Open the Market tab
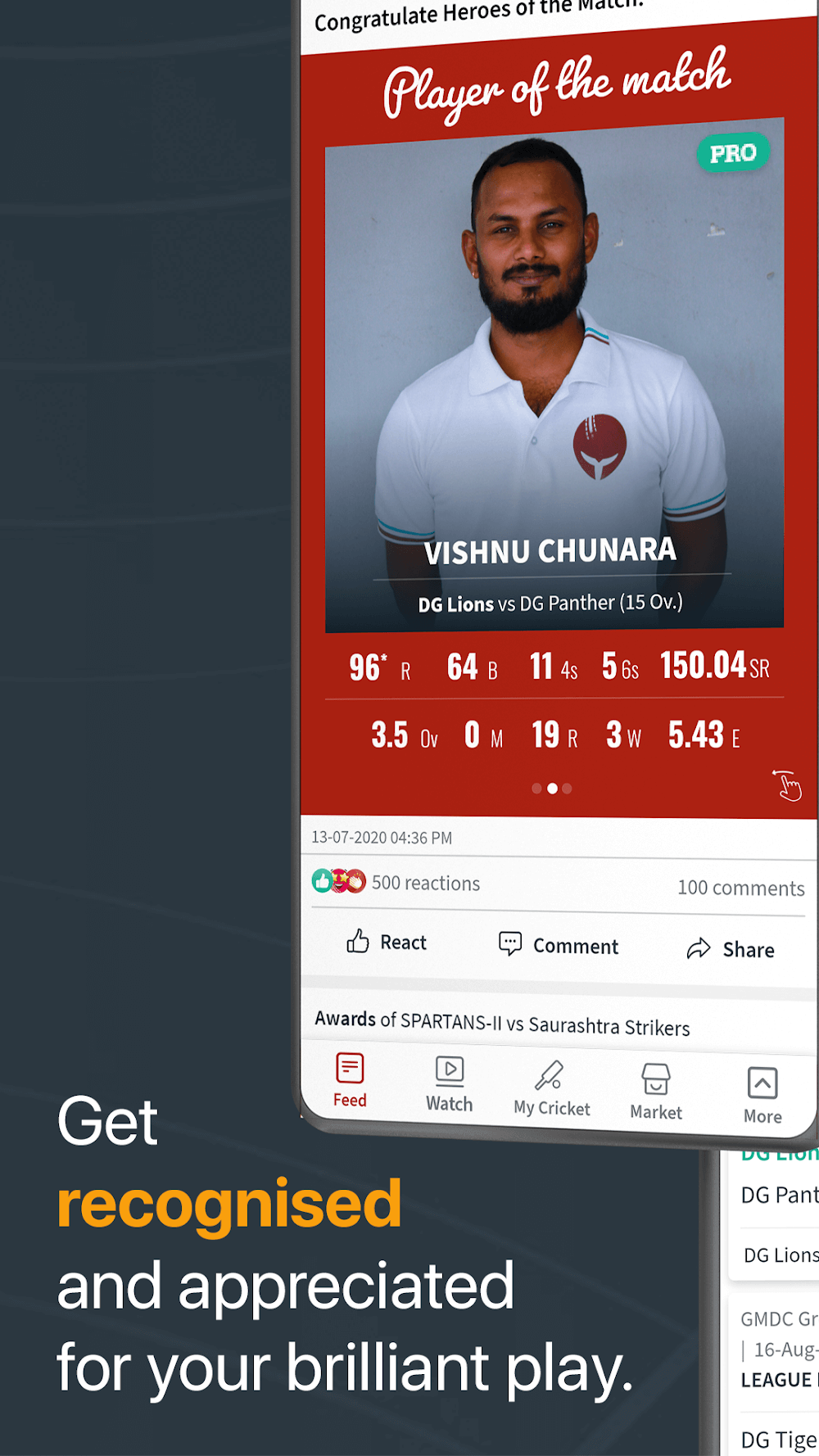This screenshot has width=819, height=1456. click(656, 1092)
